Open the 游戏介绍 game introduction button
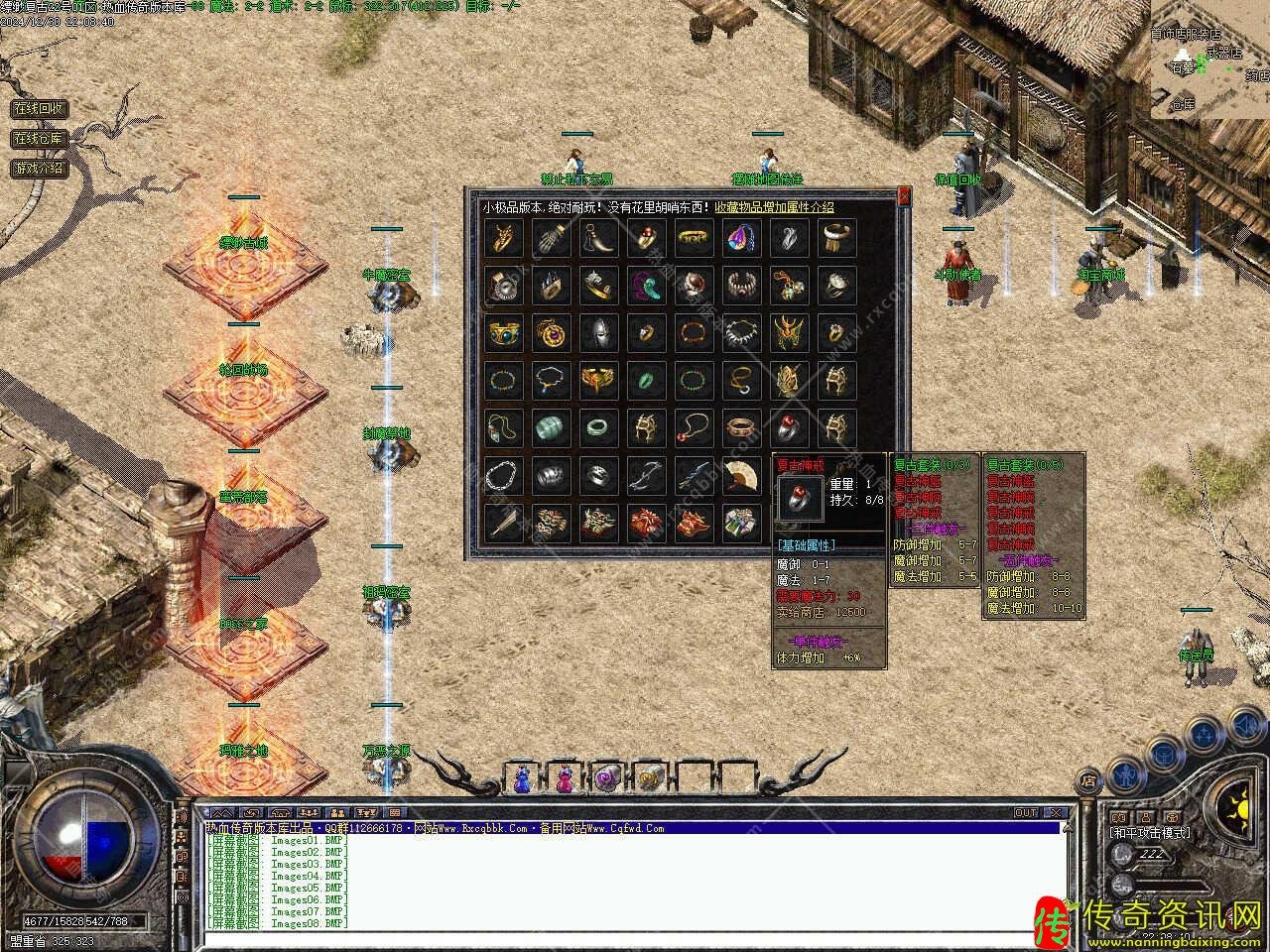This screenshot has height=952, width=1270. 38,169
